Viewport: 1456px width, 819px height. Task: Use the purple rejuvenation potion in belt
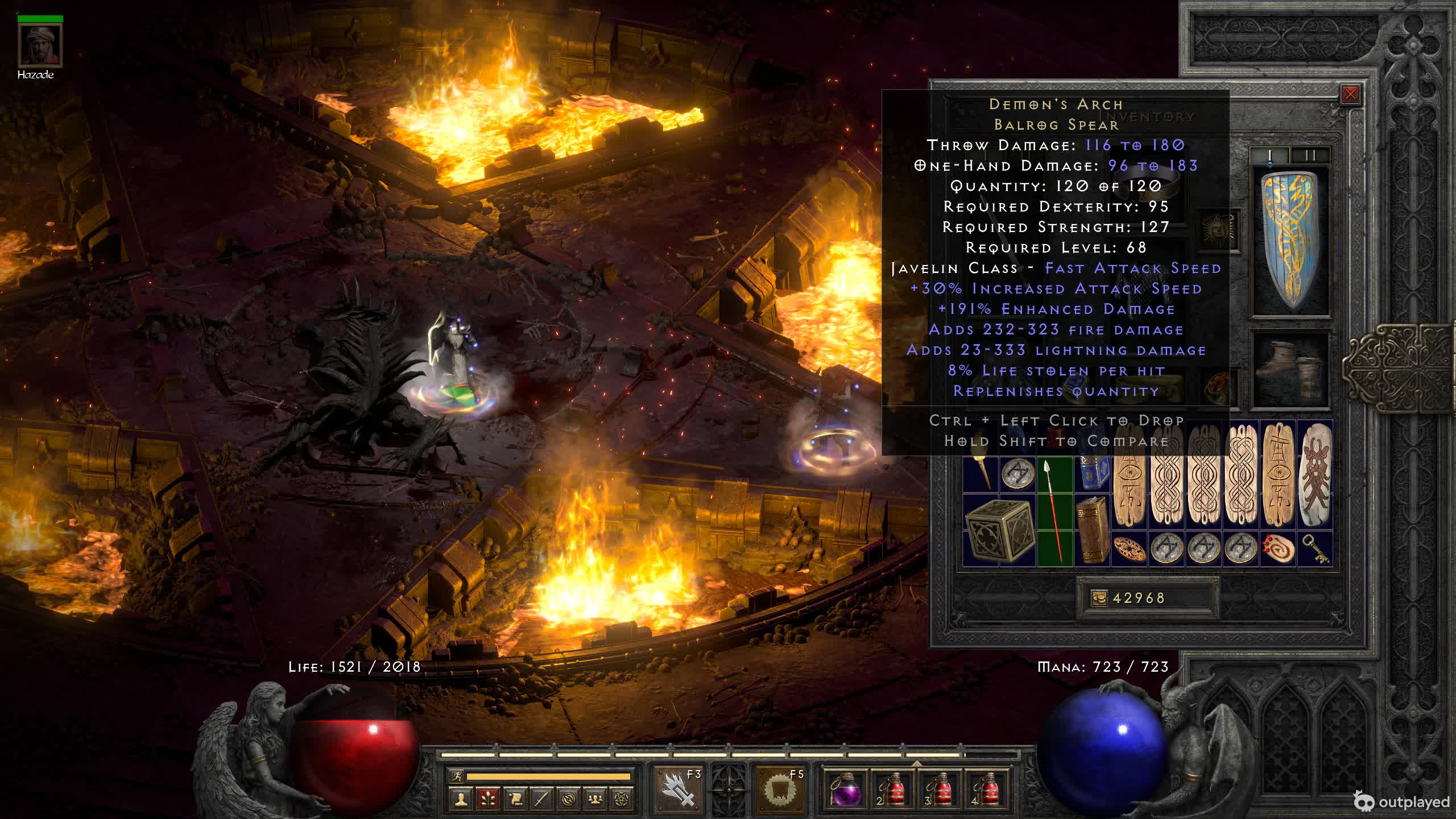tap(846, 791)
